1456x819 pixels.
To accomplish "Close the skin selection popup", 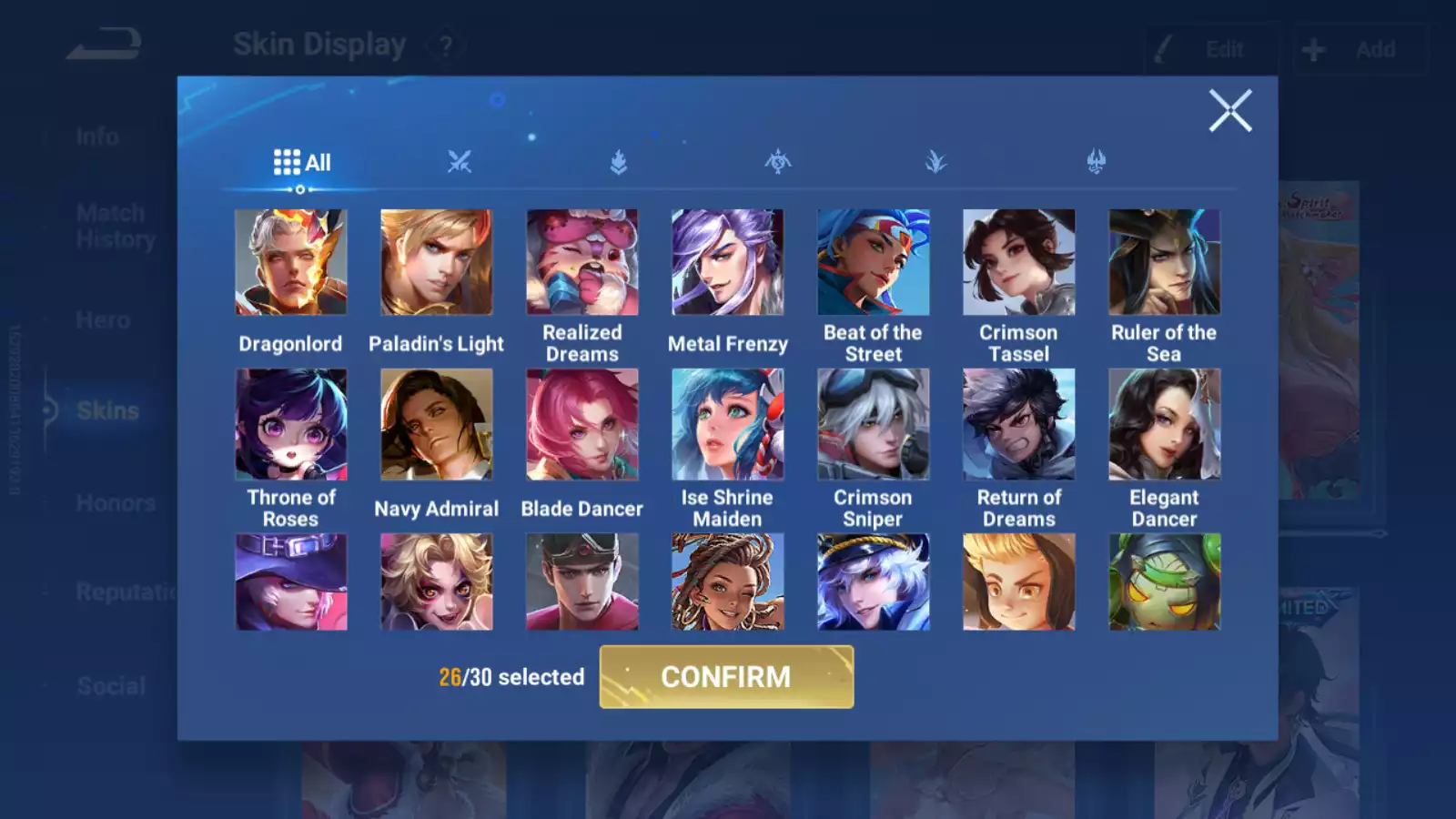I will (1230, 111).
